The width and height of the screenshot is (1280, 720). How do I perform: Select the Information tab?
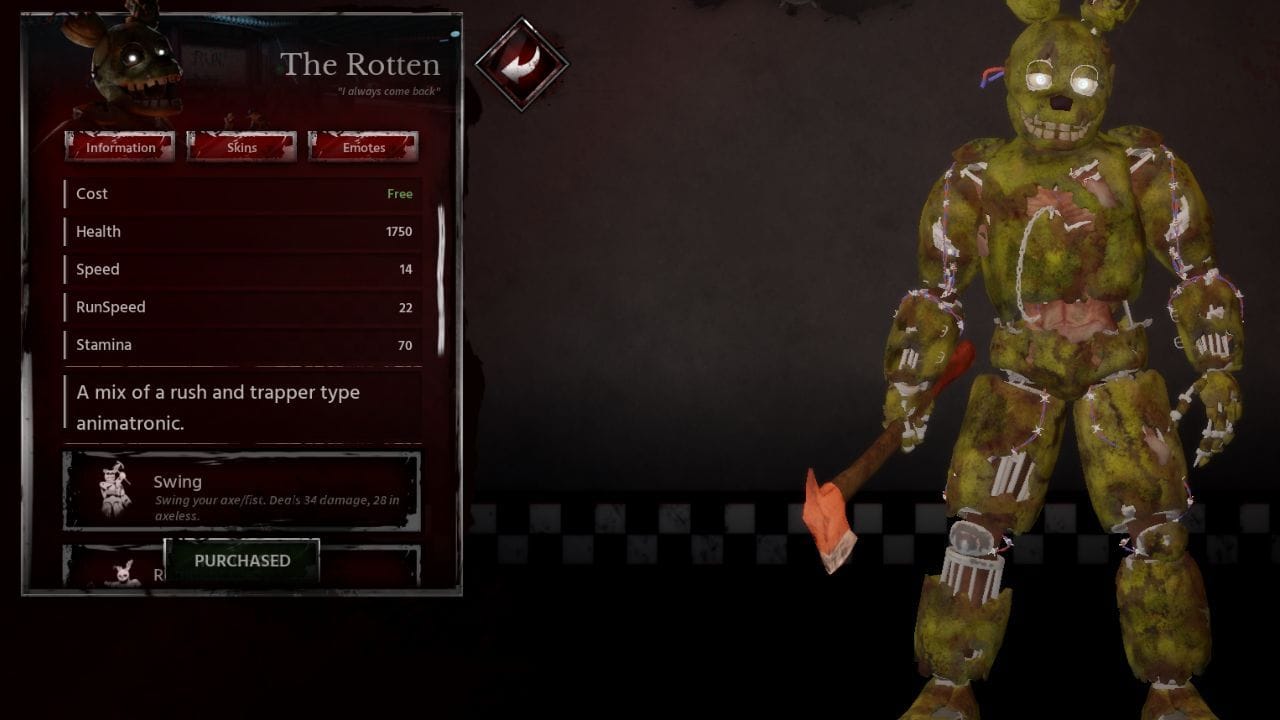(120, 147)
